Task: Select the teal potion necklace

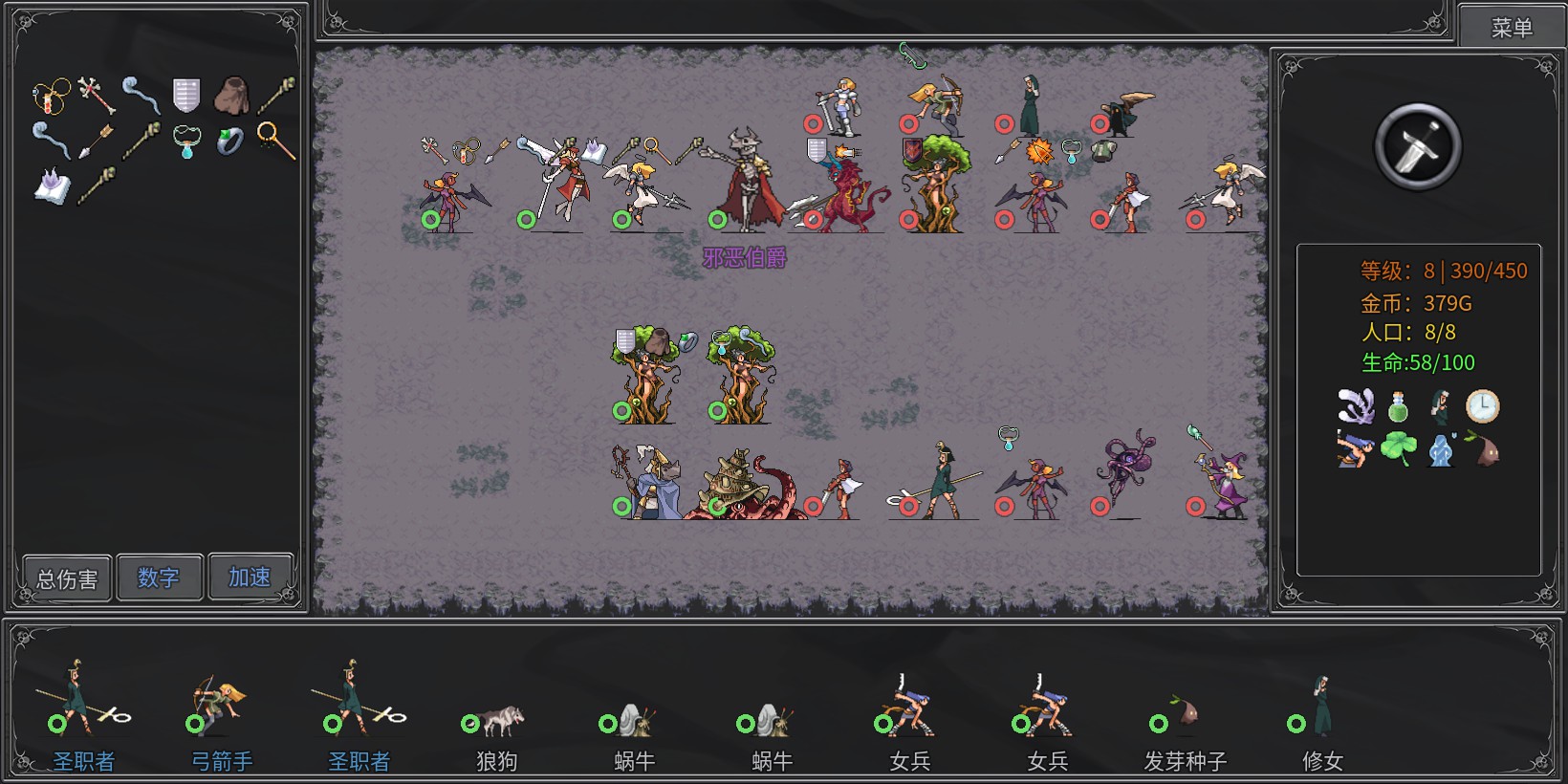Action: (186, 142)
